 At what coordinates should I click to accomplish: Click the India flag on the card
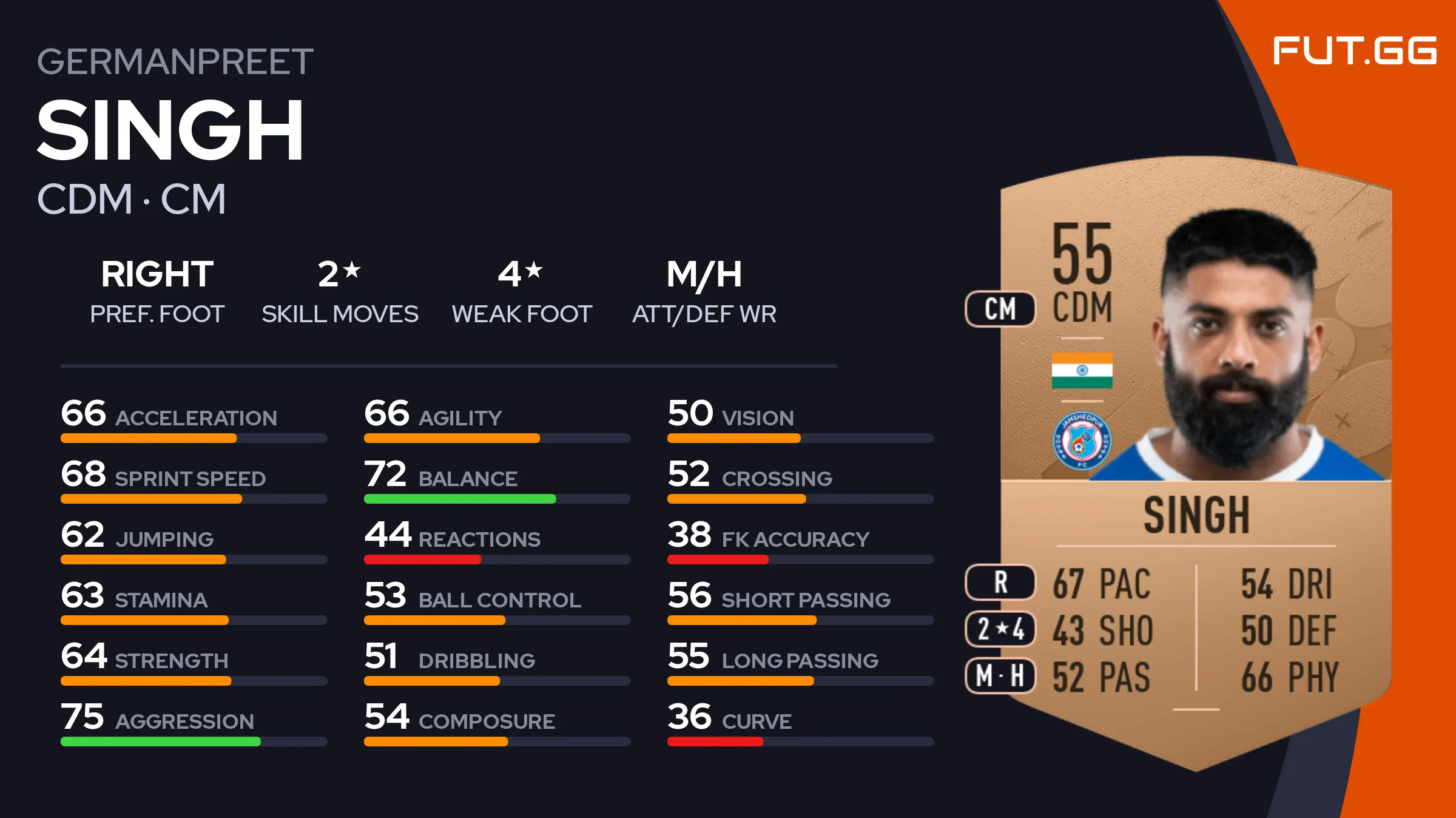(x=1082, y=370)
